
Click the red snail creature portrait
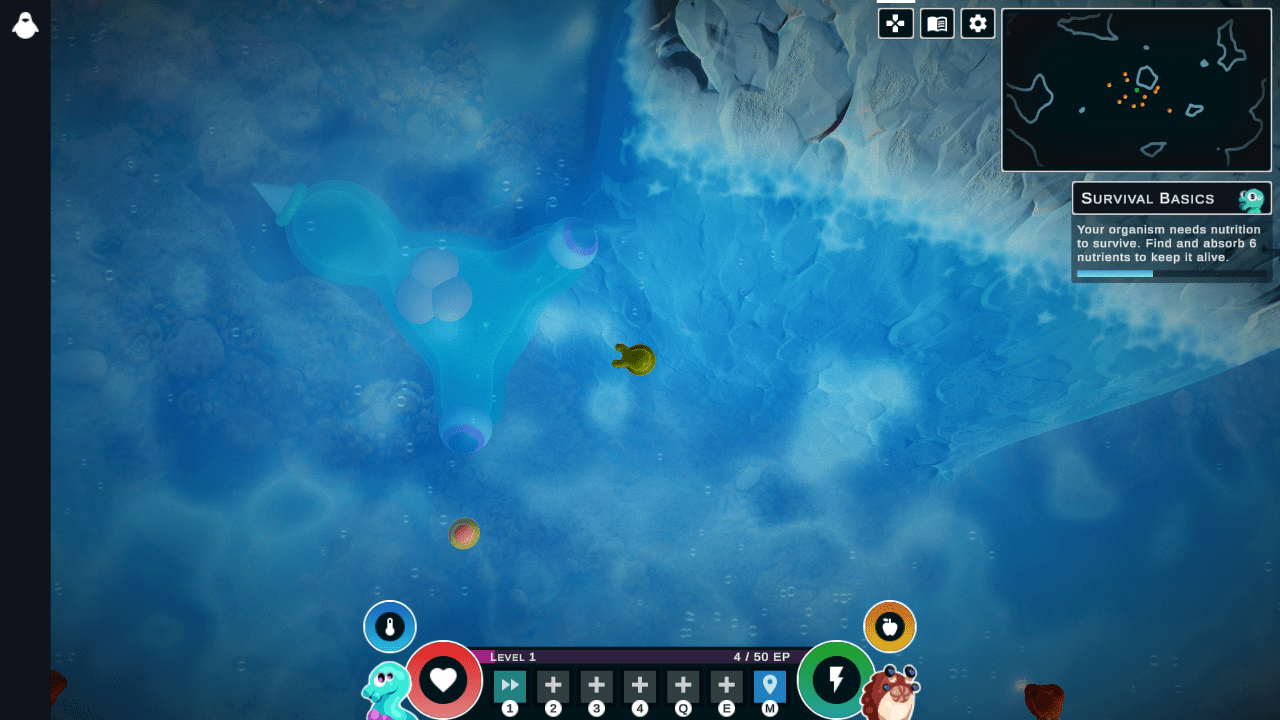point(888,693)
